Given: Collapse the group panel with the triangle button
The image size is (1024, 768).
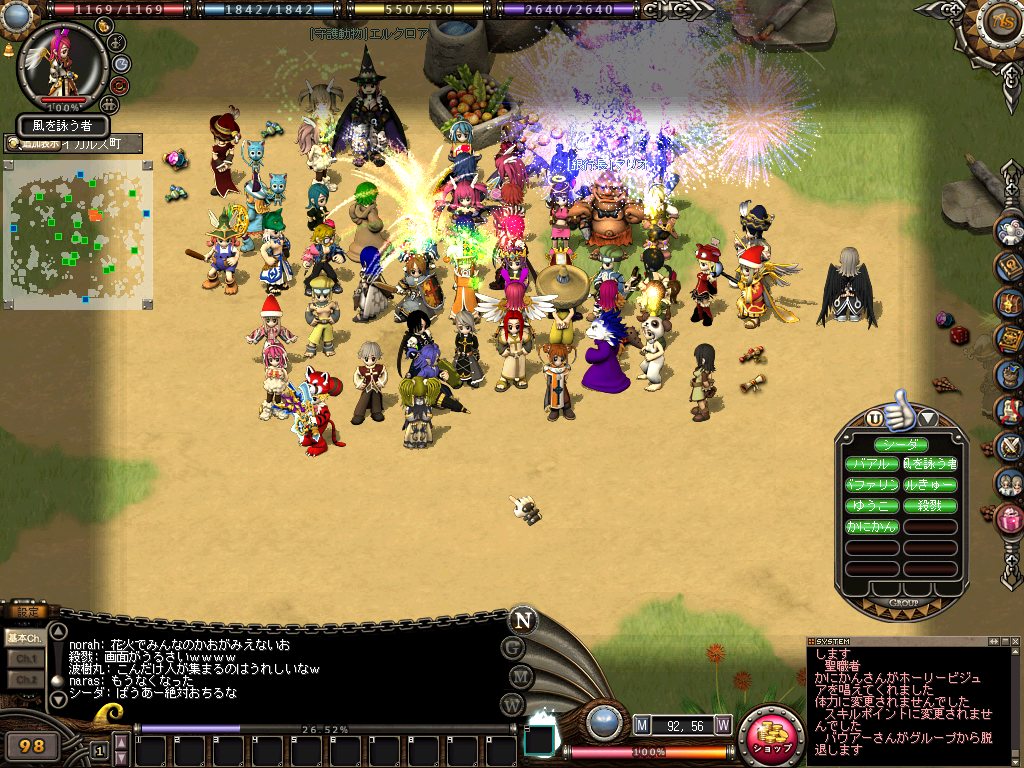Looking at the screenshot, I should point(927,418).
